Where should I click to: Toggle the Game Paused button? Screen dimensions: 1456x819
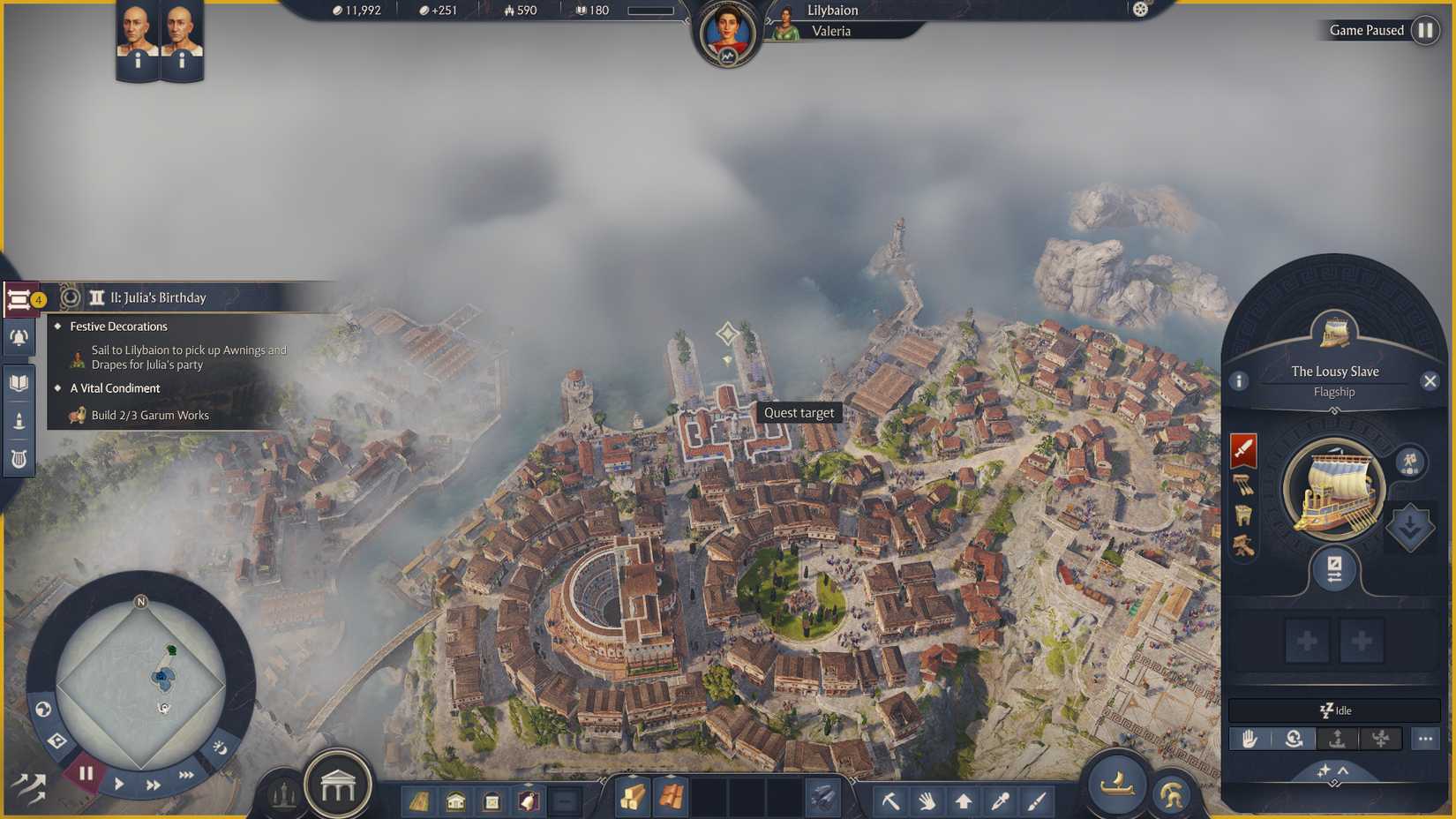tap(1424, 30)
